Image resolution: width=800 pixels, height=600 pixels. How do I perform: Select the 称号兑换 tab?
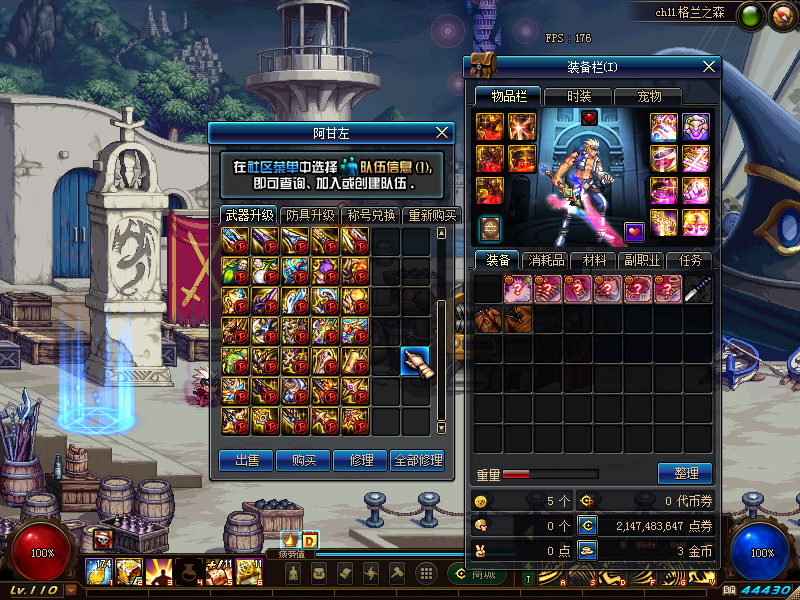tap(371, 215)
